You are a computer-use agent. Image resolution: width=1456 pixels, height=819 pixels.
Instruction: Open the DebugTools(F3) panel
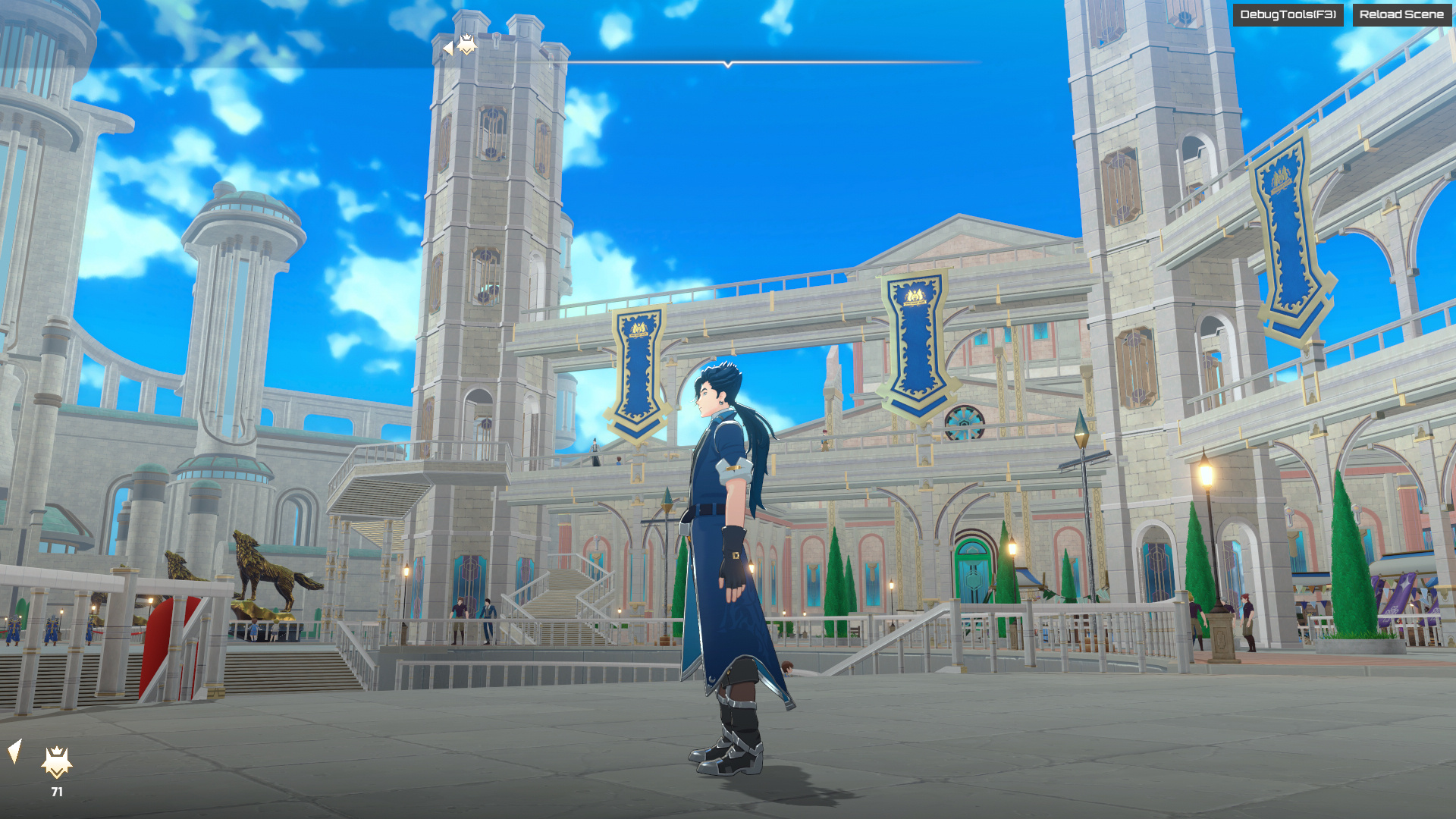(x=1288, y=14)
